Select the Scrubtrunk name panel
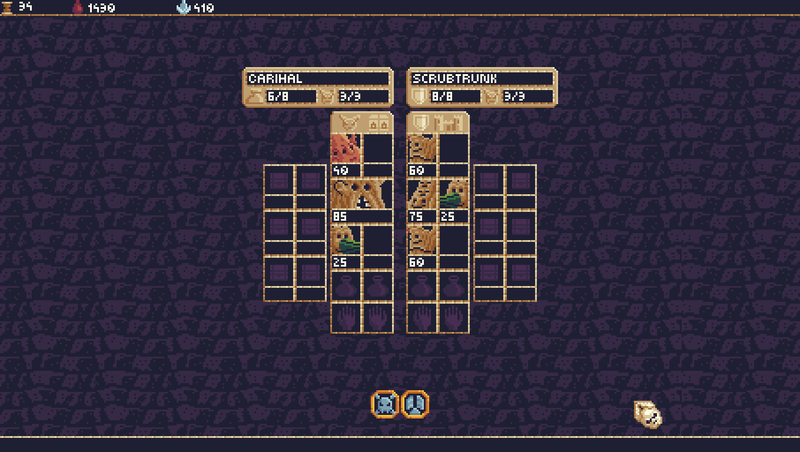800x452 pixels. (482, 78)
